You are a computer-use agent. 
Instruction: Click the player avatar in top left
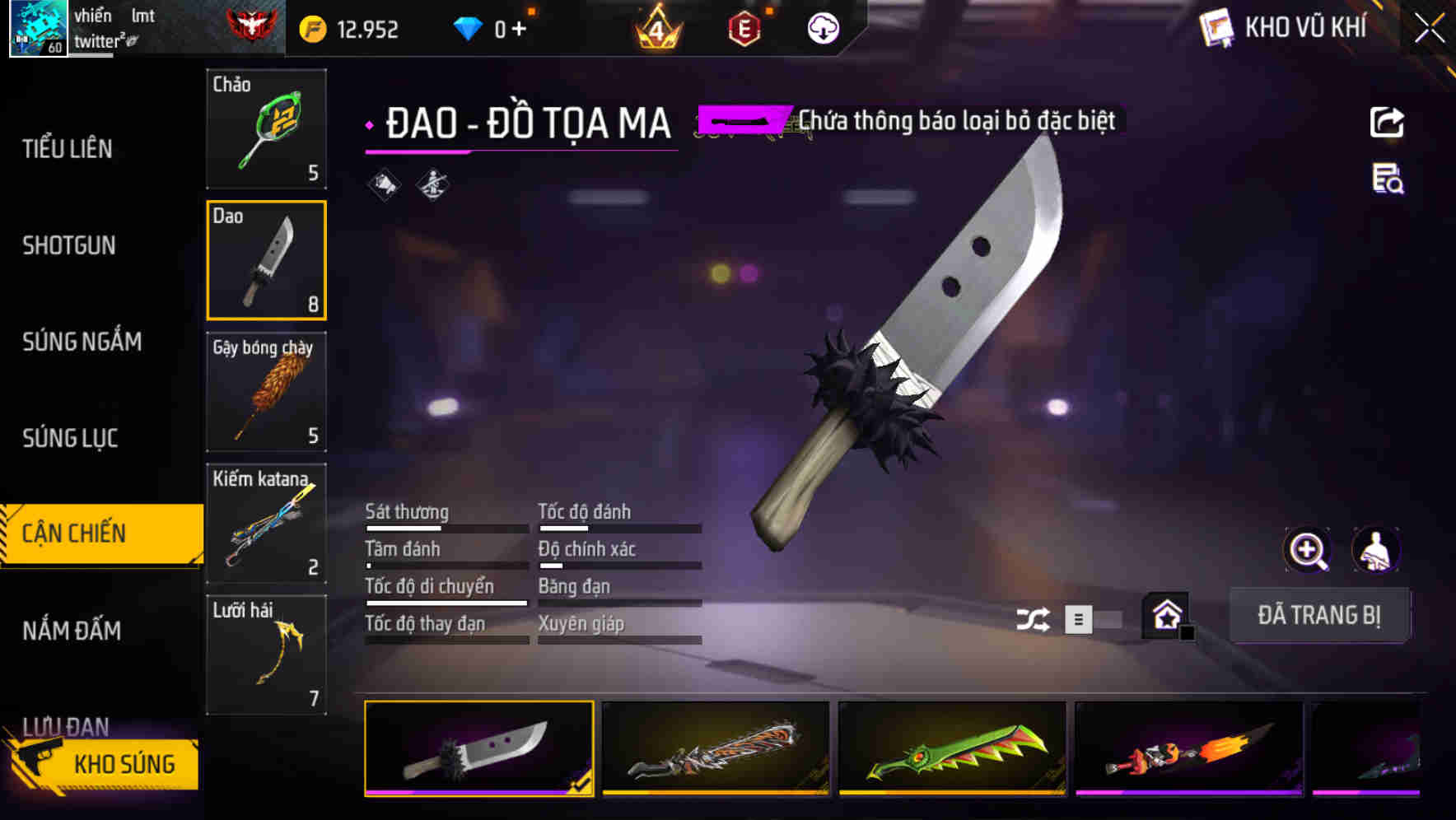(39, 27)
